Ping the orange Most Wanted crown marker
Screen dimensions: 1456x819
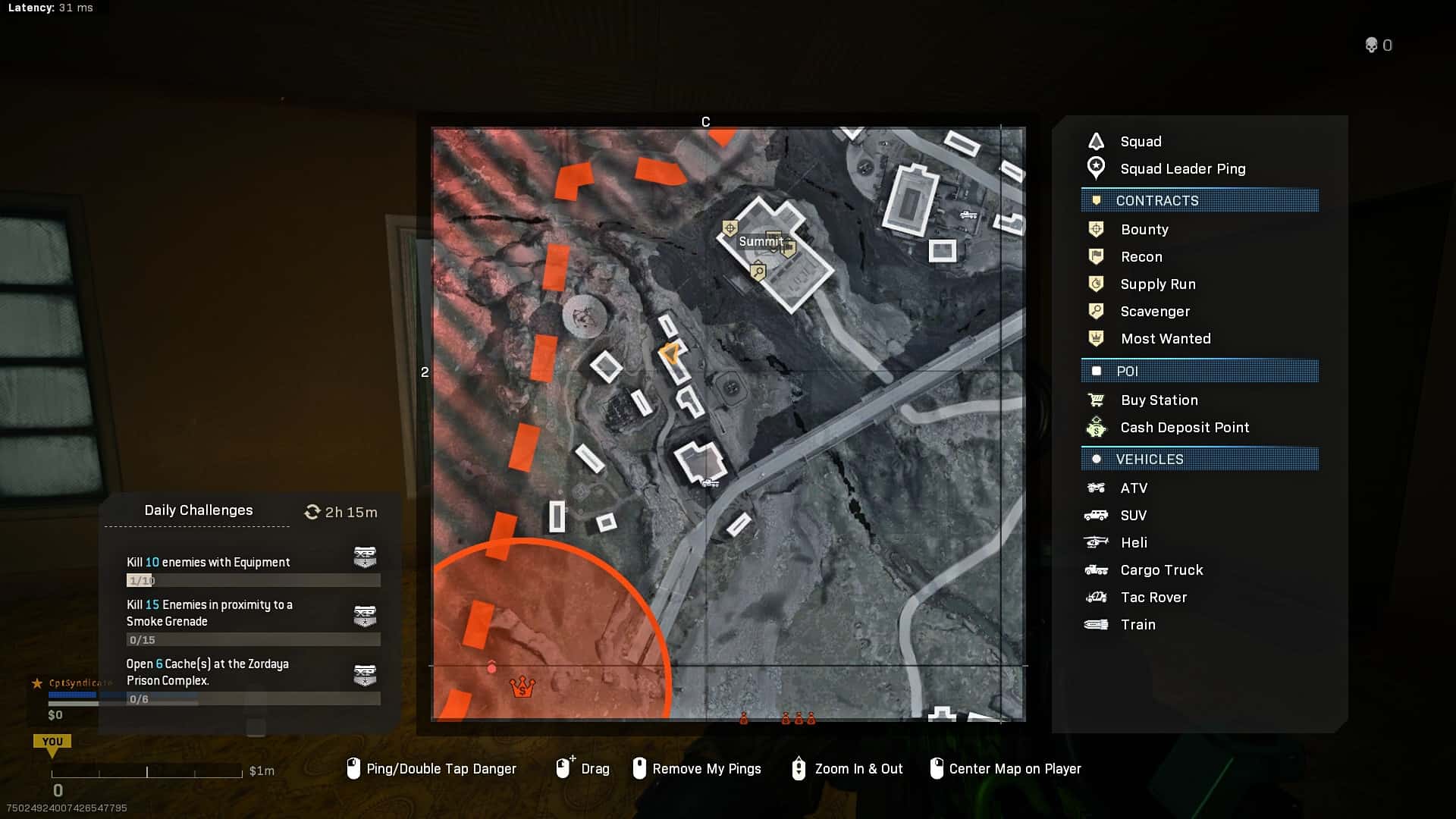tap(522, 687)
